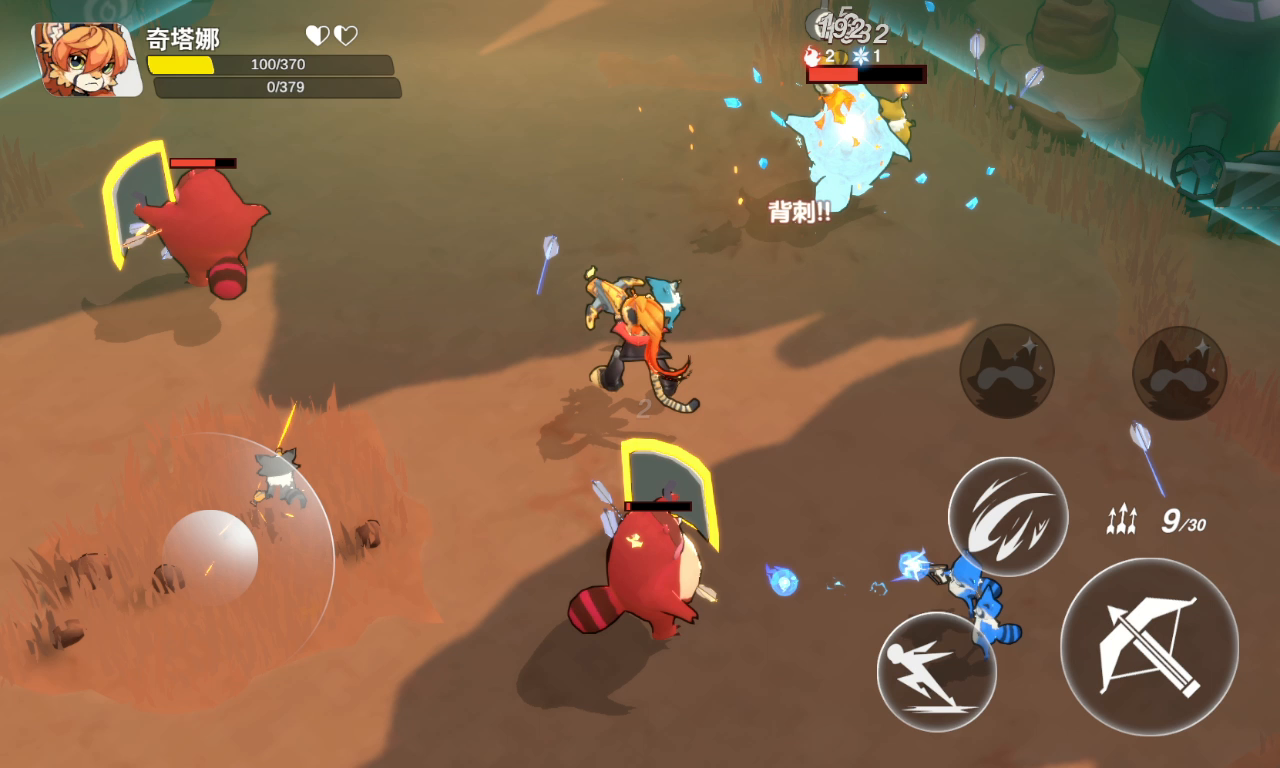Activate the claw slash skill
The image size is (1280, 768).
click(1007, 516)
